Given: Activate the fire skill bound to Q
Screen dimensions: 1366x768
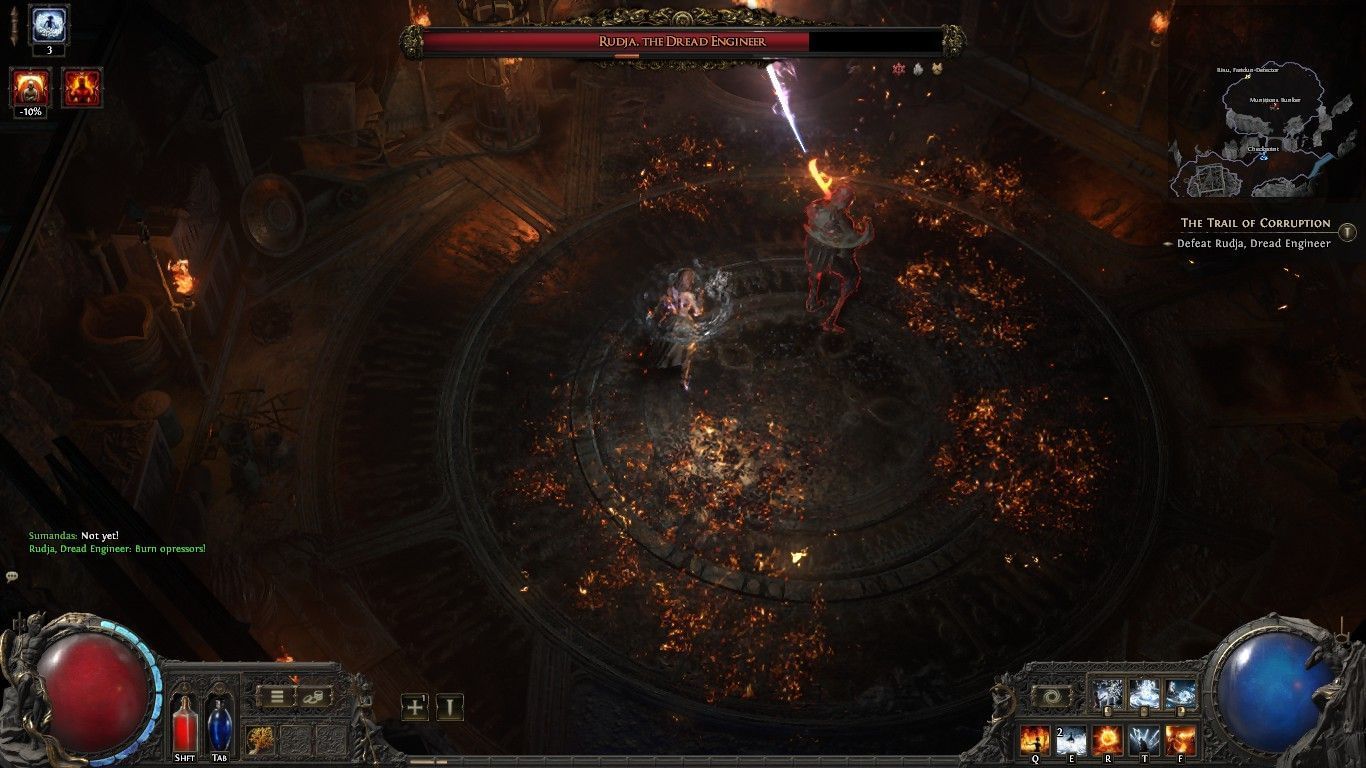Looking at the screenshot, I should pyautogui.click(x=1036, y=739).
